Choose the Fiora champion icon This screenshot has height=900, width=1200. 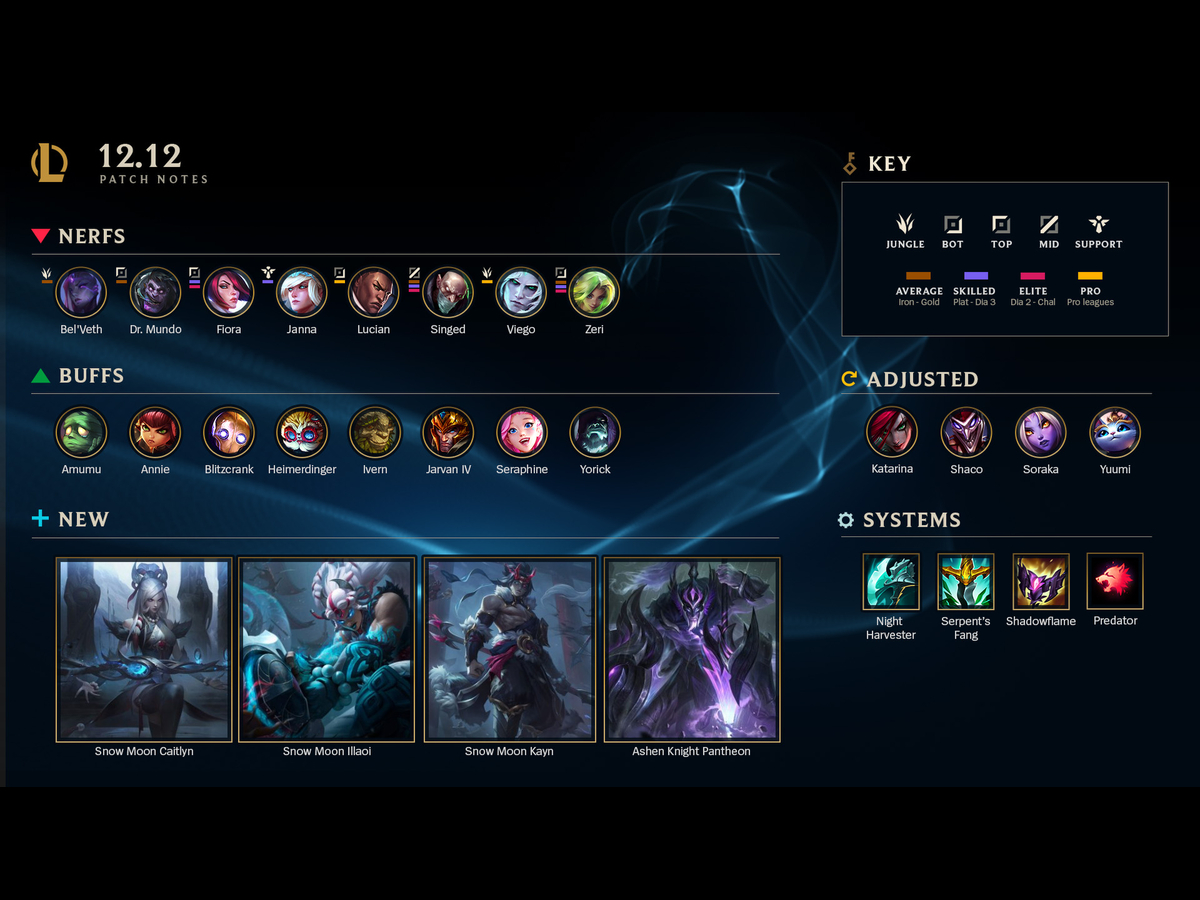[228, 292]
